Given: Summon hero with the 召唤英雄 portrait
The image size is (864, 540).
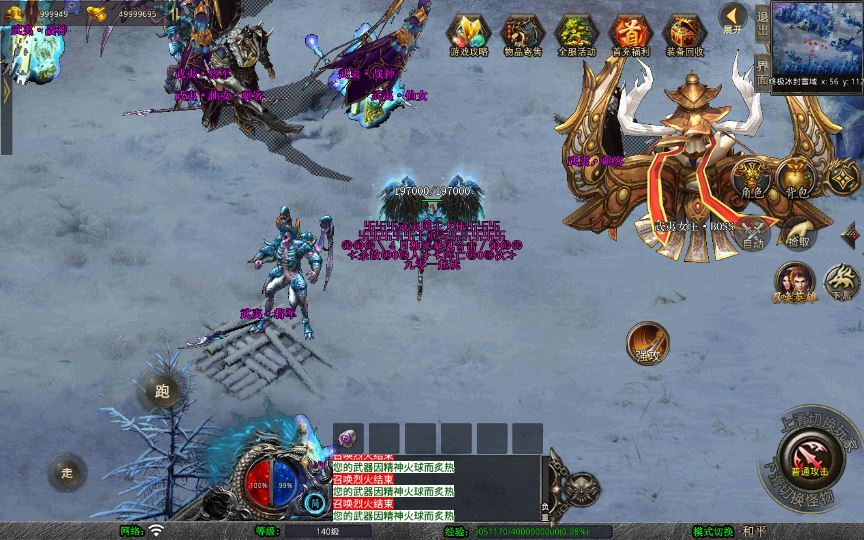Looking at the screenshot, I should point(794,282).
